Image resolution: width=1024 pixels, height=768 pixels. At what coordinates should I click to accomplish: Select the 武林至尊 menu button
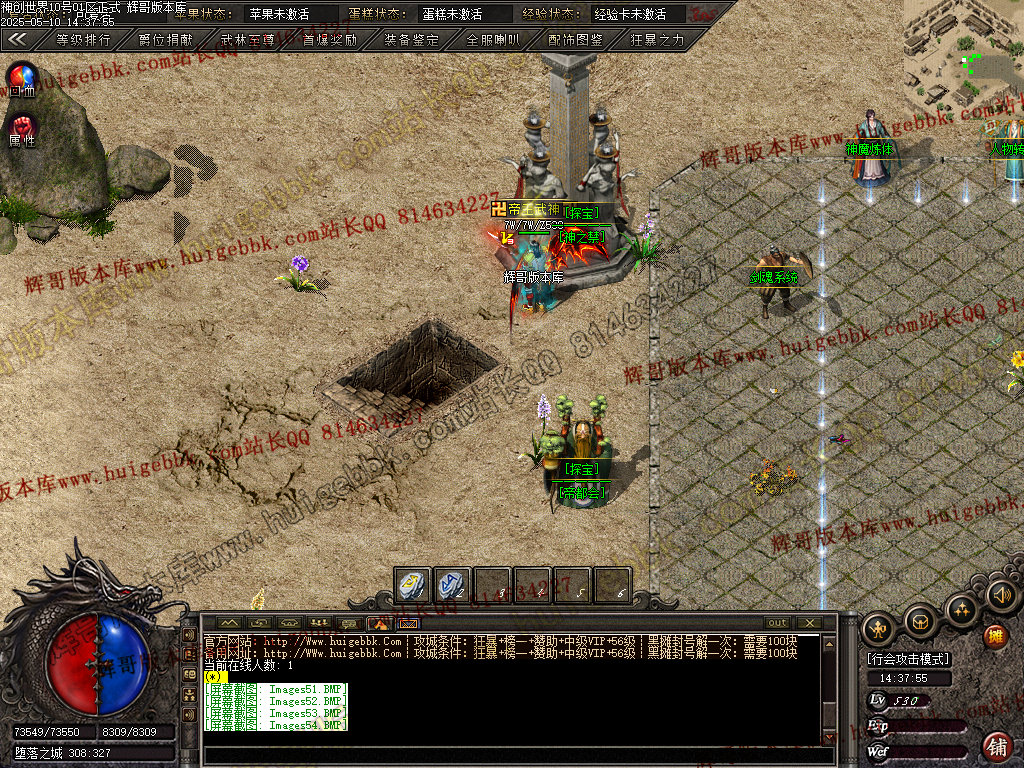(246, 40)
